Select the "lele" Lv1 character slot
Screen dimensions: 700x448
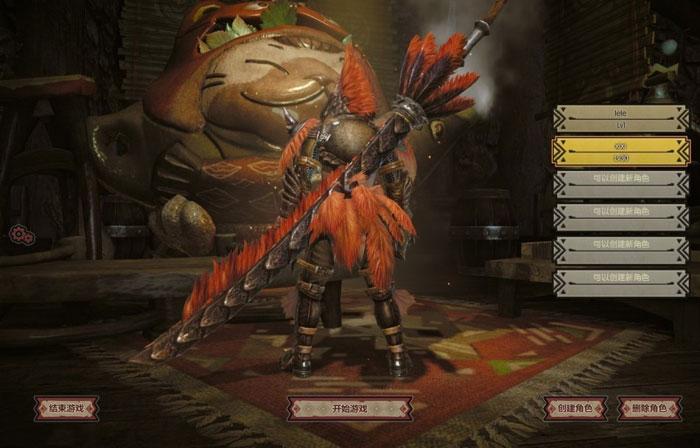pyautogui.click(x=620, y=119)
